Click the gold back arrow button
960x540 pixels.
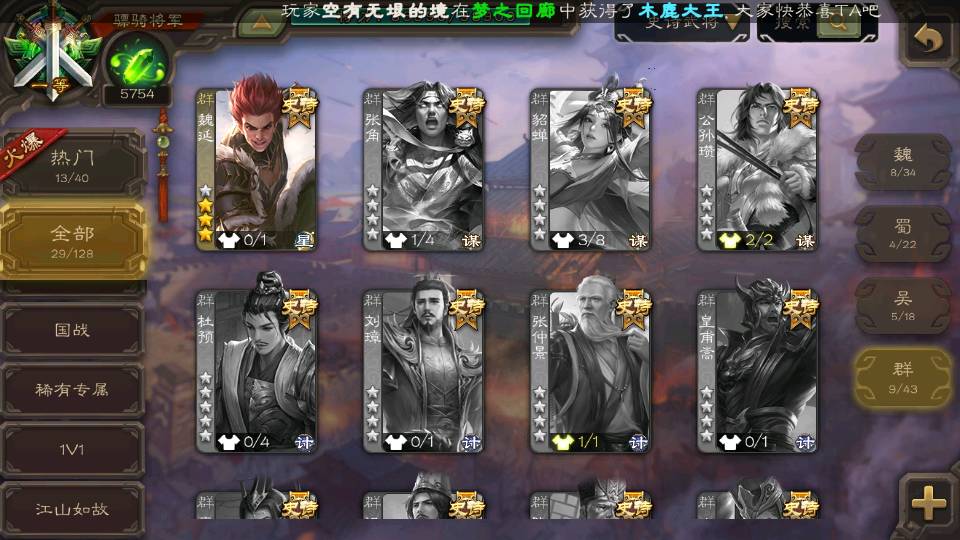930,40
